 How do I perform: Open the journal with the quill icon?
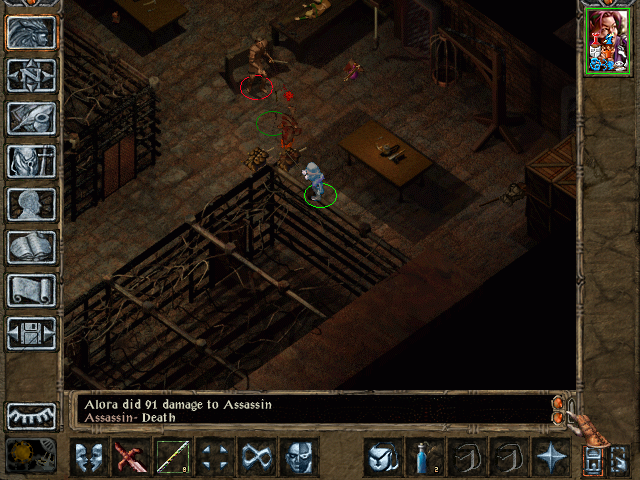(x=32, y=118)
